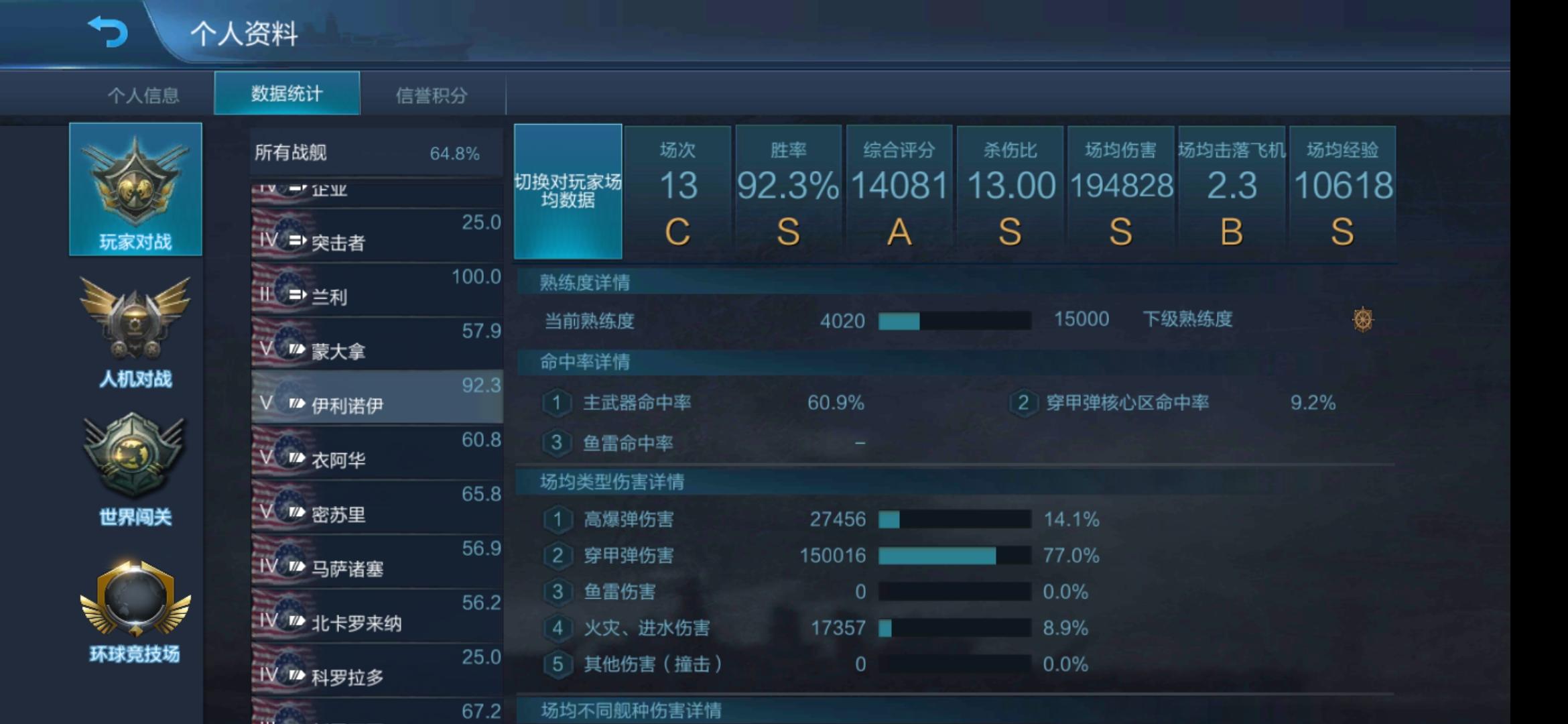
Task: Switch to the 个人信息 tab
Action: [x=144, y=95]
